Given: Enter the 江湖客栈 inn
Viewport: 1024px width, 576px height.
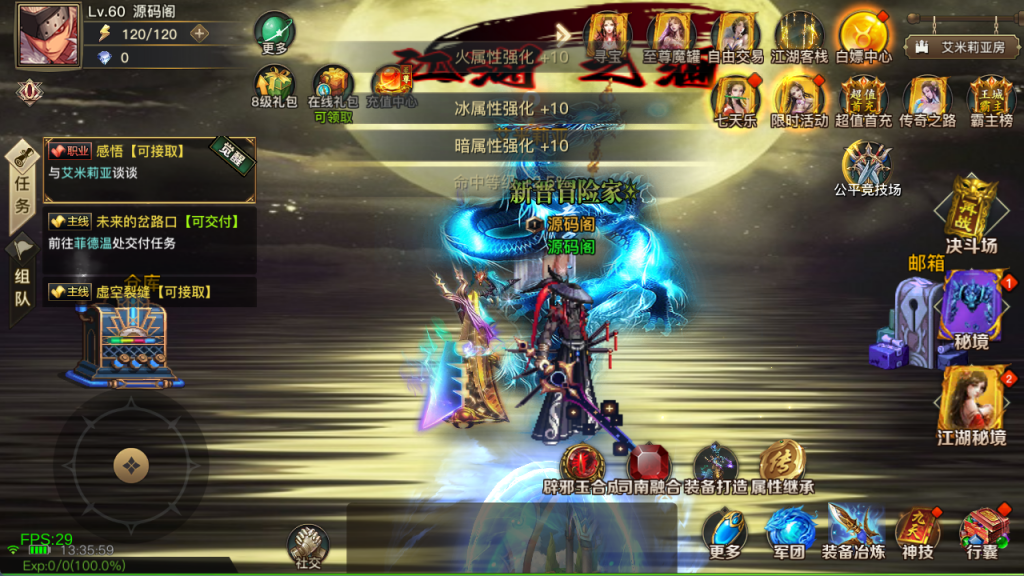Looking at the screenshot, I should coord(799,34).
